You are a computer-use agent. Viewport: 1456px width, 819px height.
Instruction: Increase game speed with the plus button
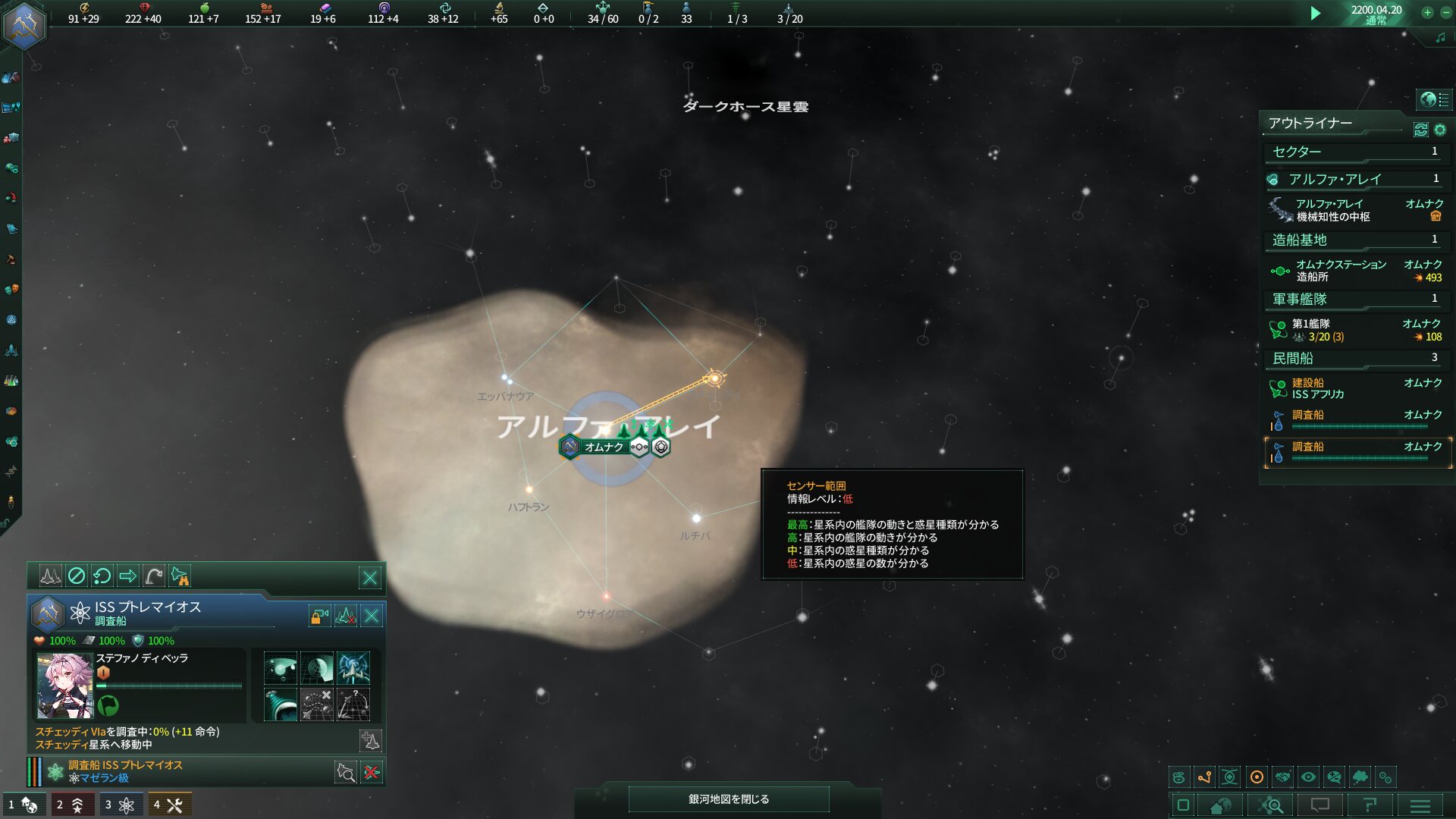(1427, 12)
